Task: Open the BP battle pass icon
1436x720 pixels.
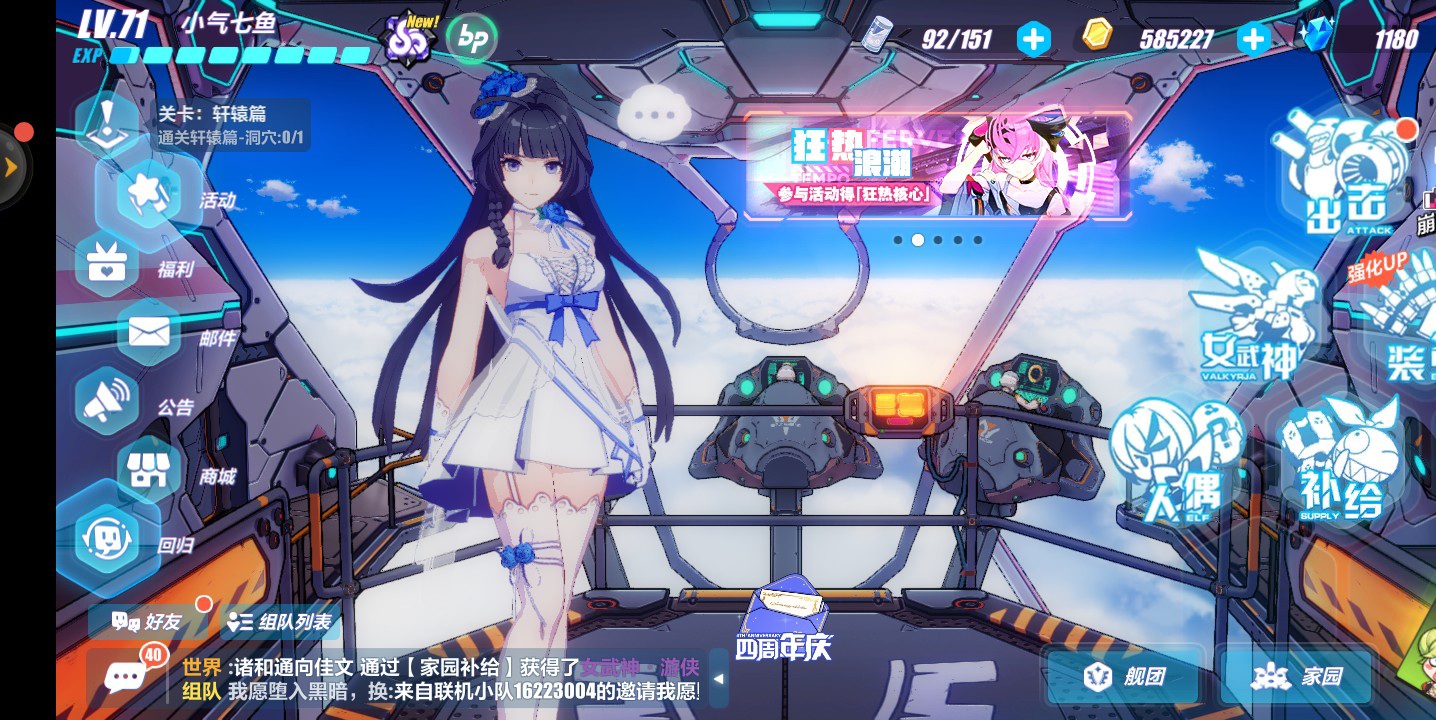Action: point(471,39)
